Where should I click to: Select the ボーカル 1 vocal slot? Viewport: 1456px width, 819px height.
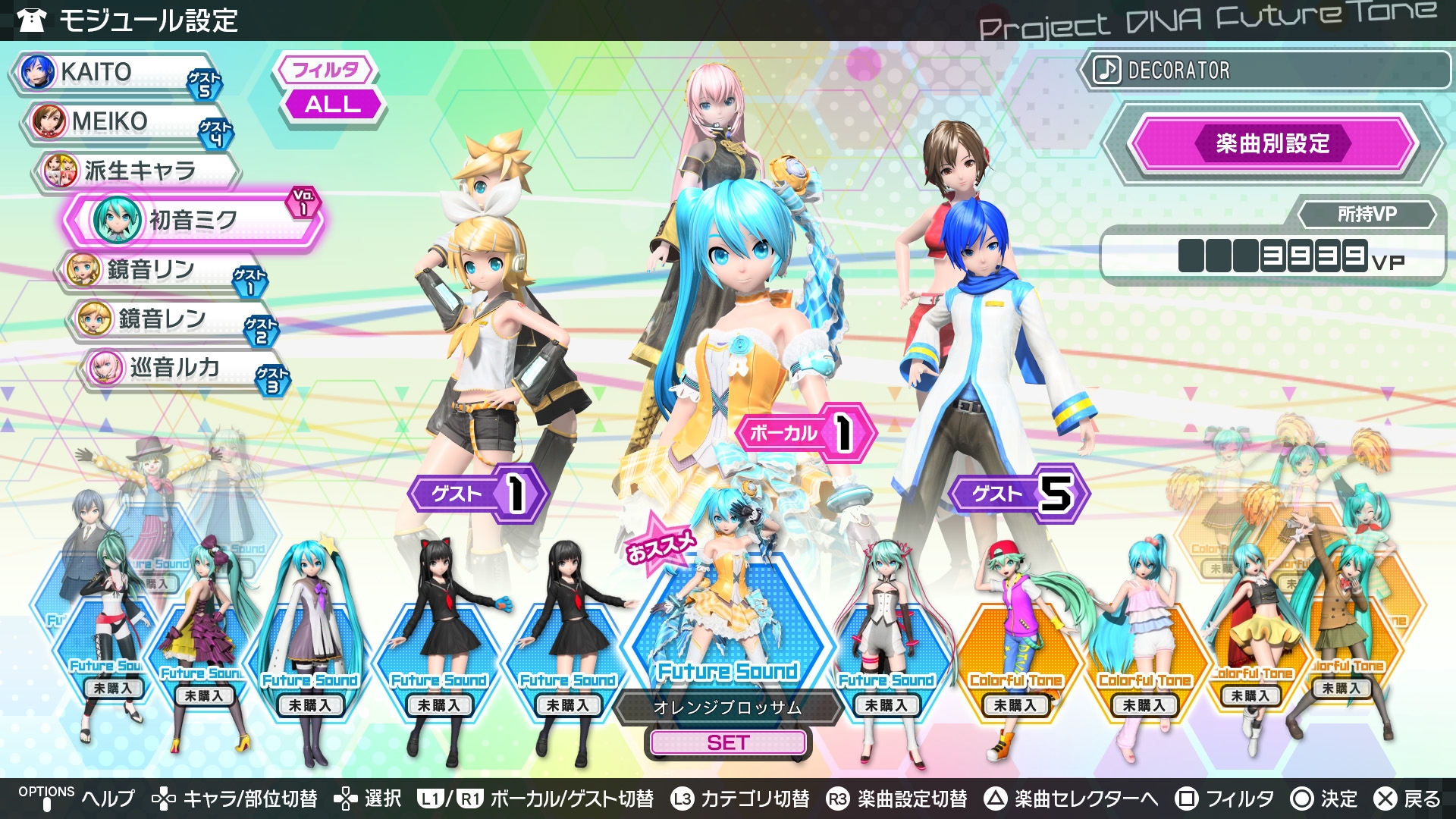[804, 433]
